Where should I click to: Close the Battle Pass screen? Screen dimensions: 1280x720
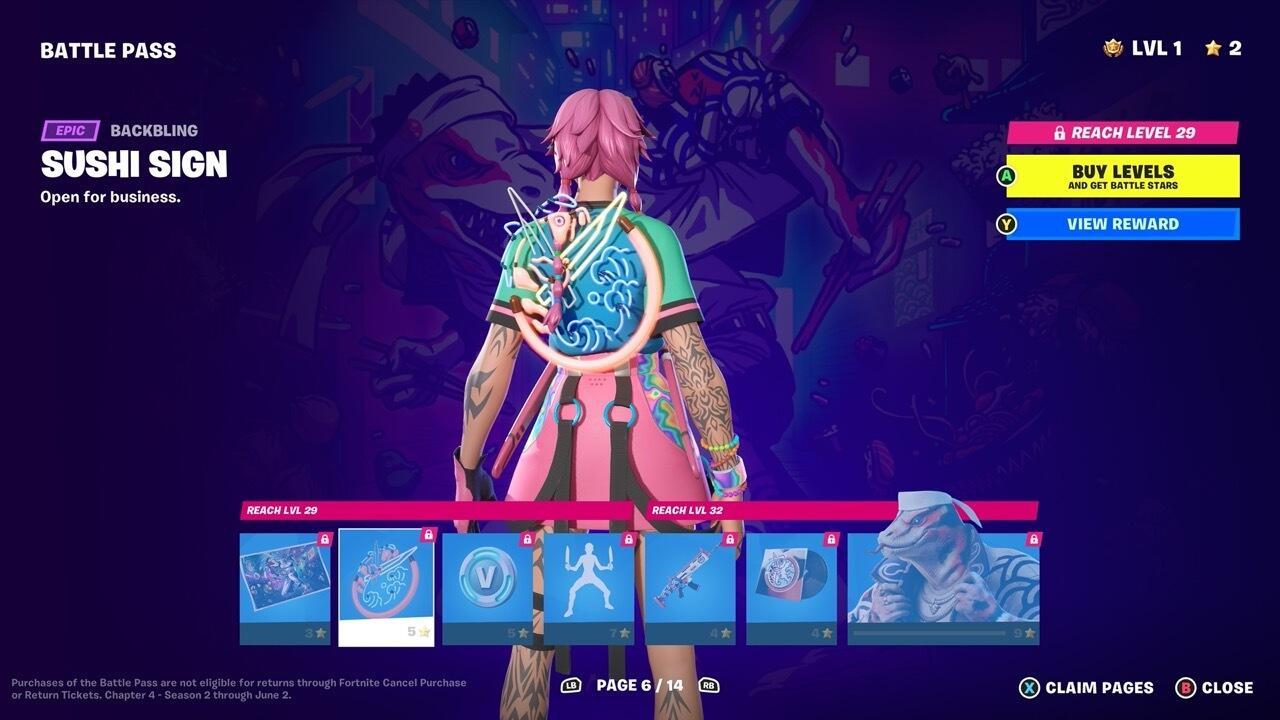coord(1228,687)
